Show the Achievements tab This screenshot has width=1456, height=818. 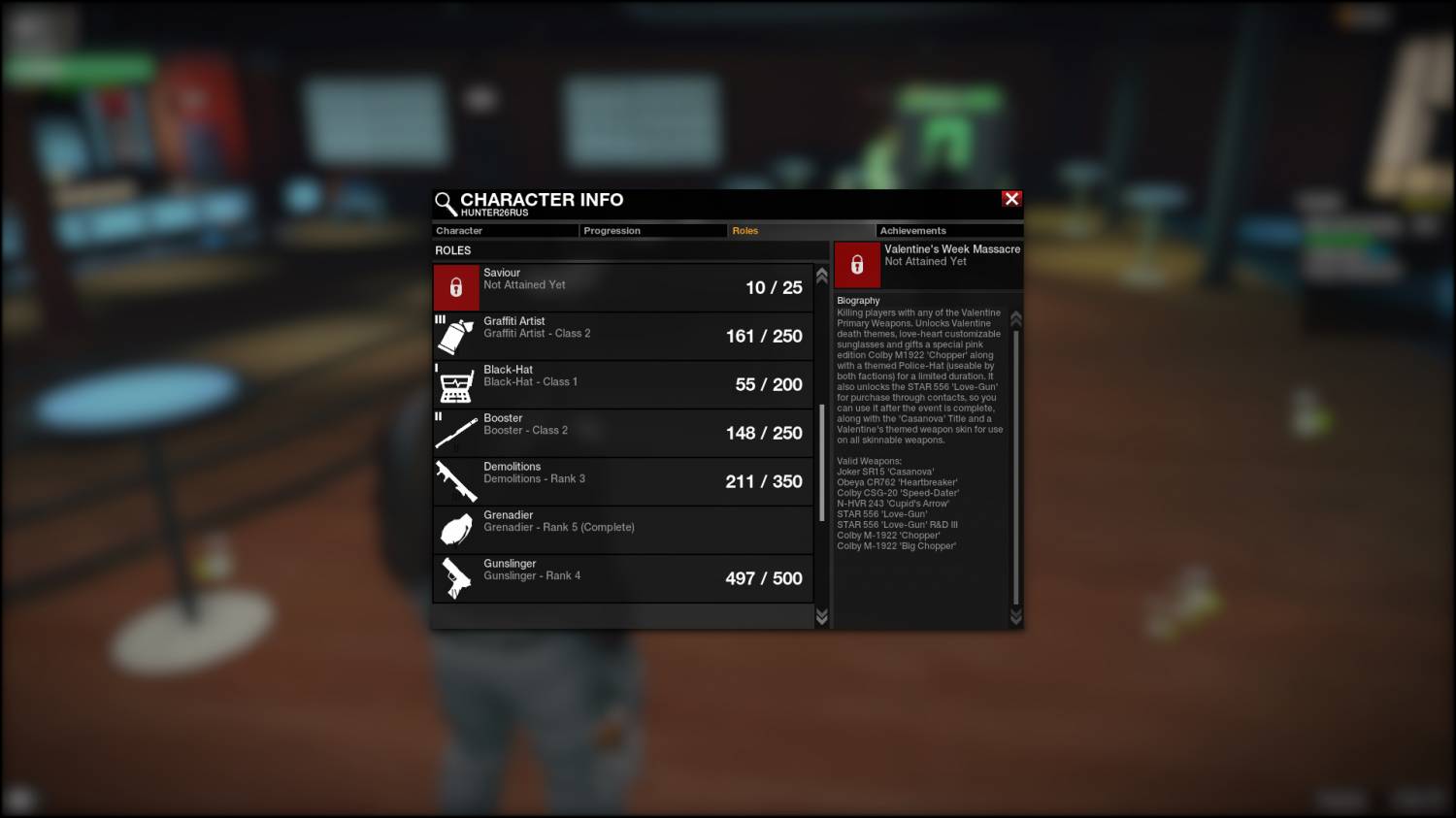pos(948,231)
